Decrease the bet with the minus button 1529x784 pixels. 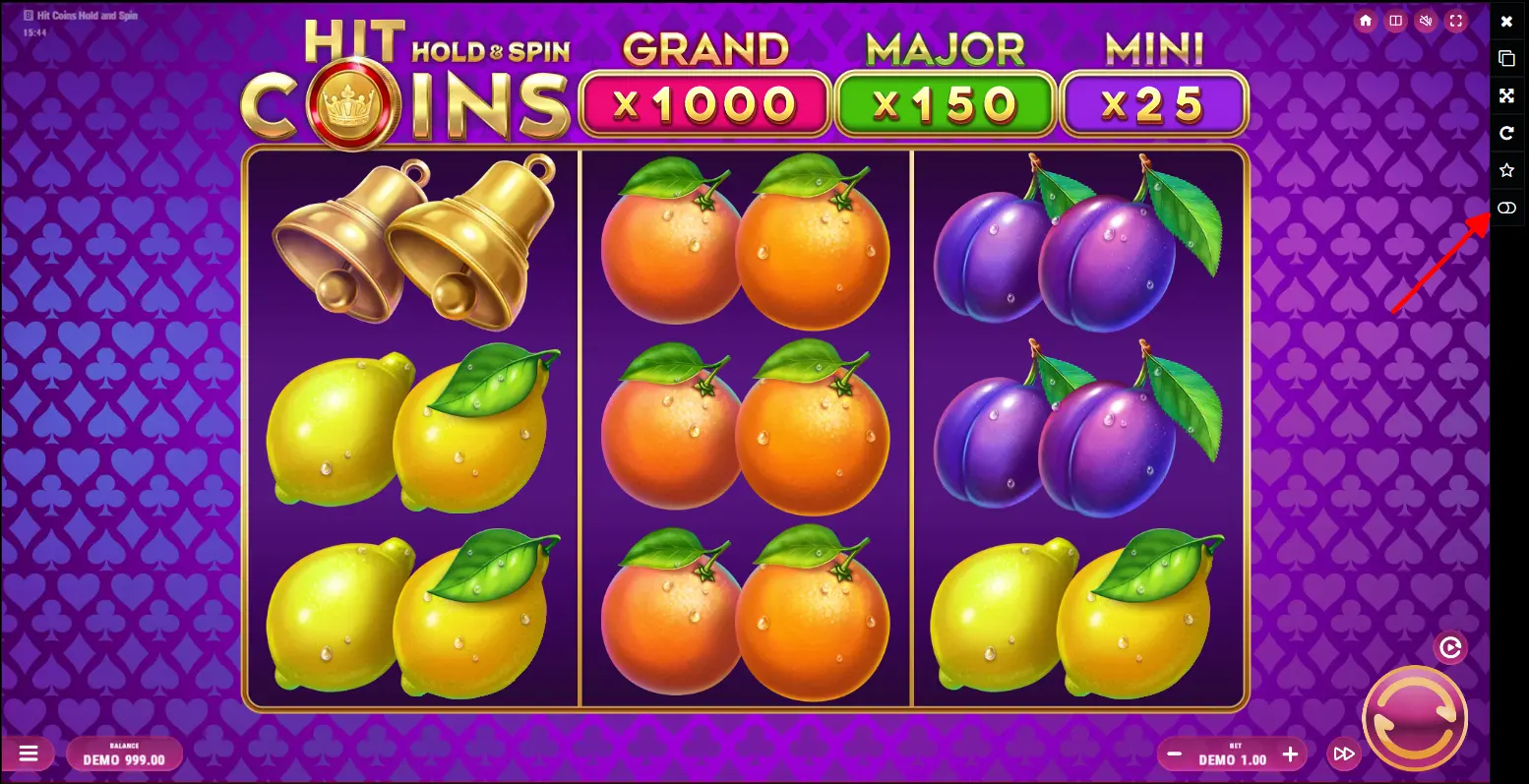(x=1174, y=755)
